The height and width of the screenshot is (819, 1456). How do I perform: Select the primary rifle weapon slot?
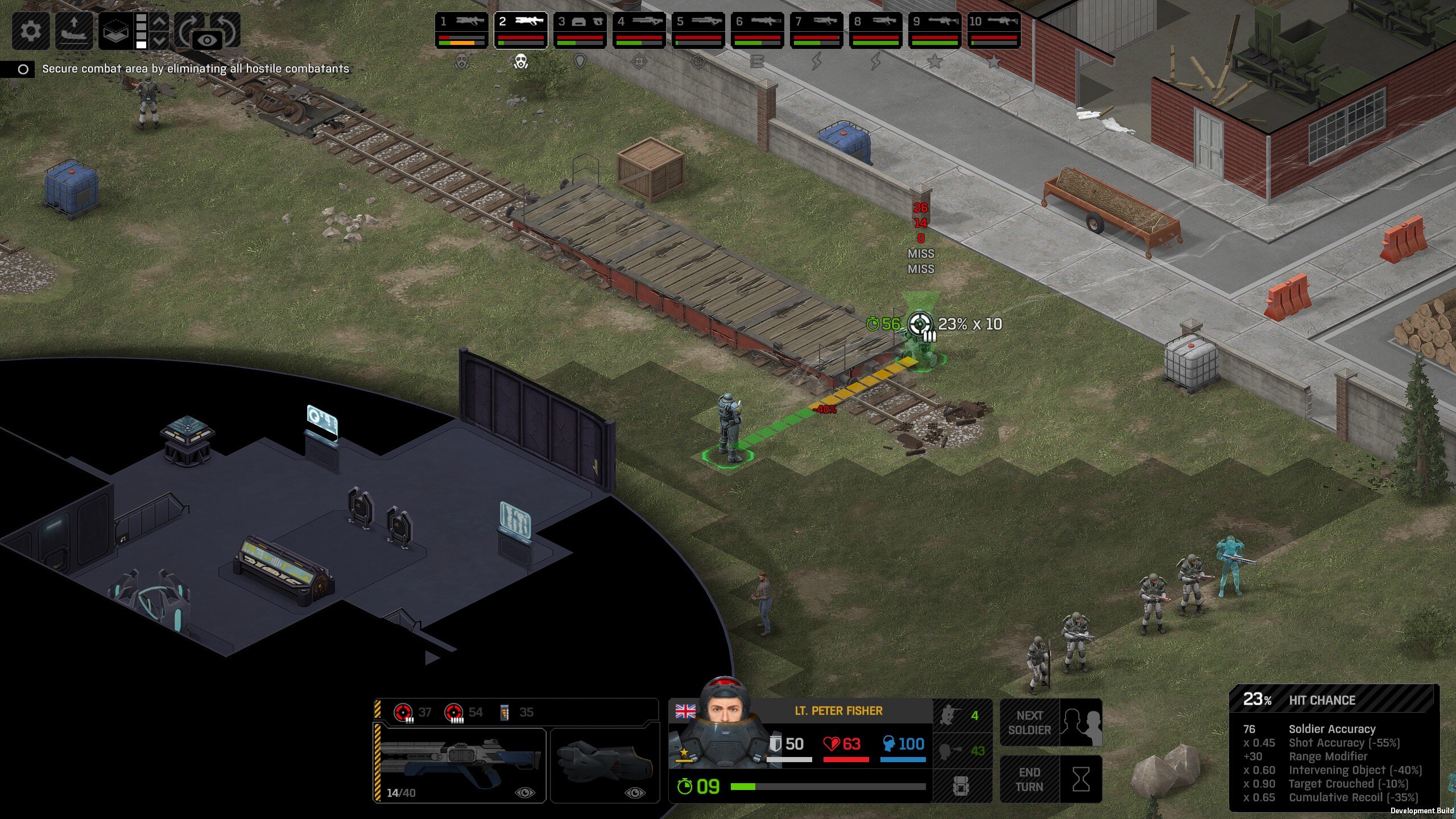coord(461,765)
